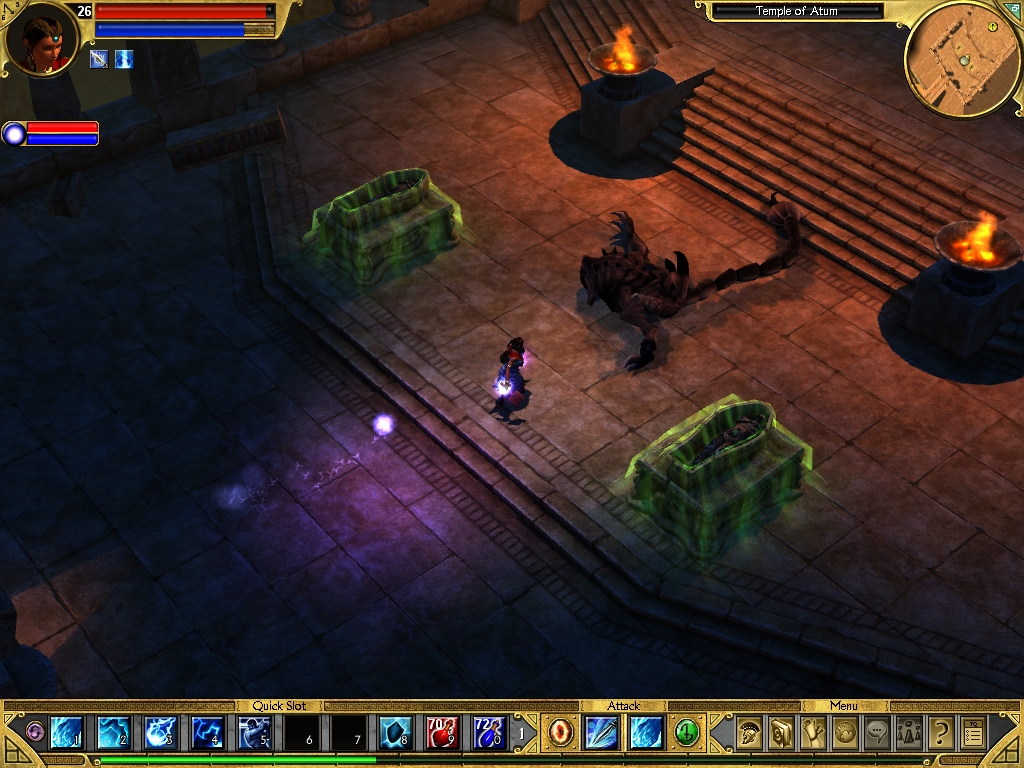Open the help question mark button
This screenshot has height=768, width=1024.
[940, 733]
